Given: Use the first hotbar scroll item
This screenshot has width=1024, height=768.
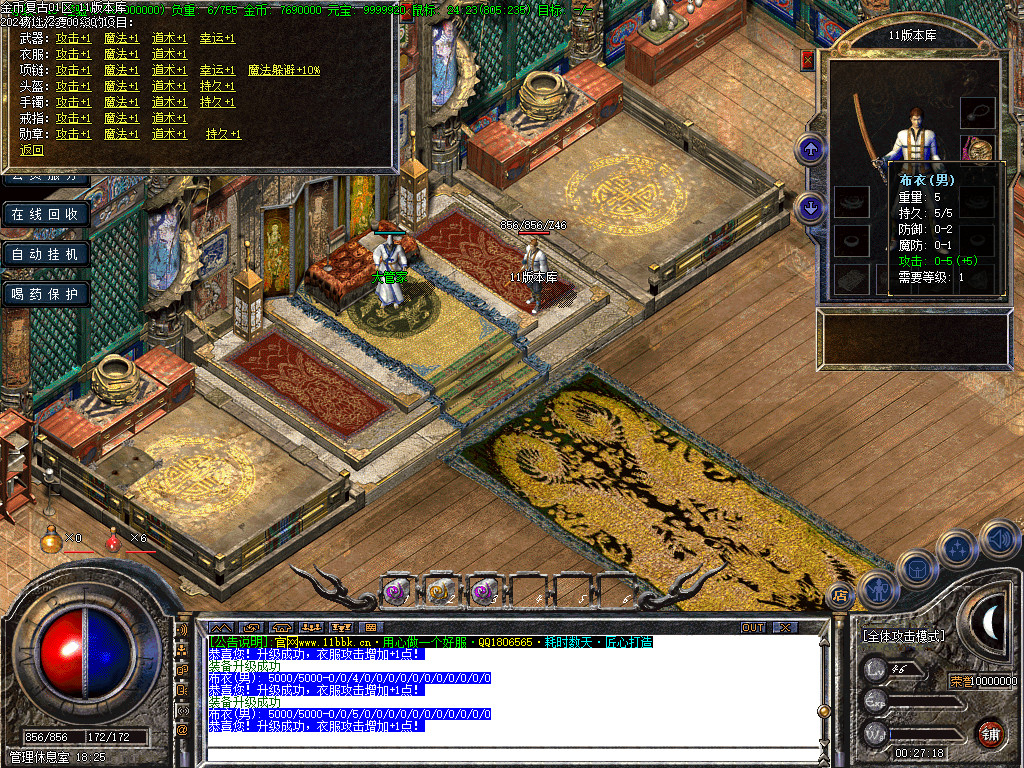Looking at the screenshot, I should (x=394, y=591).
